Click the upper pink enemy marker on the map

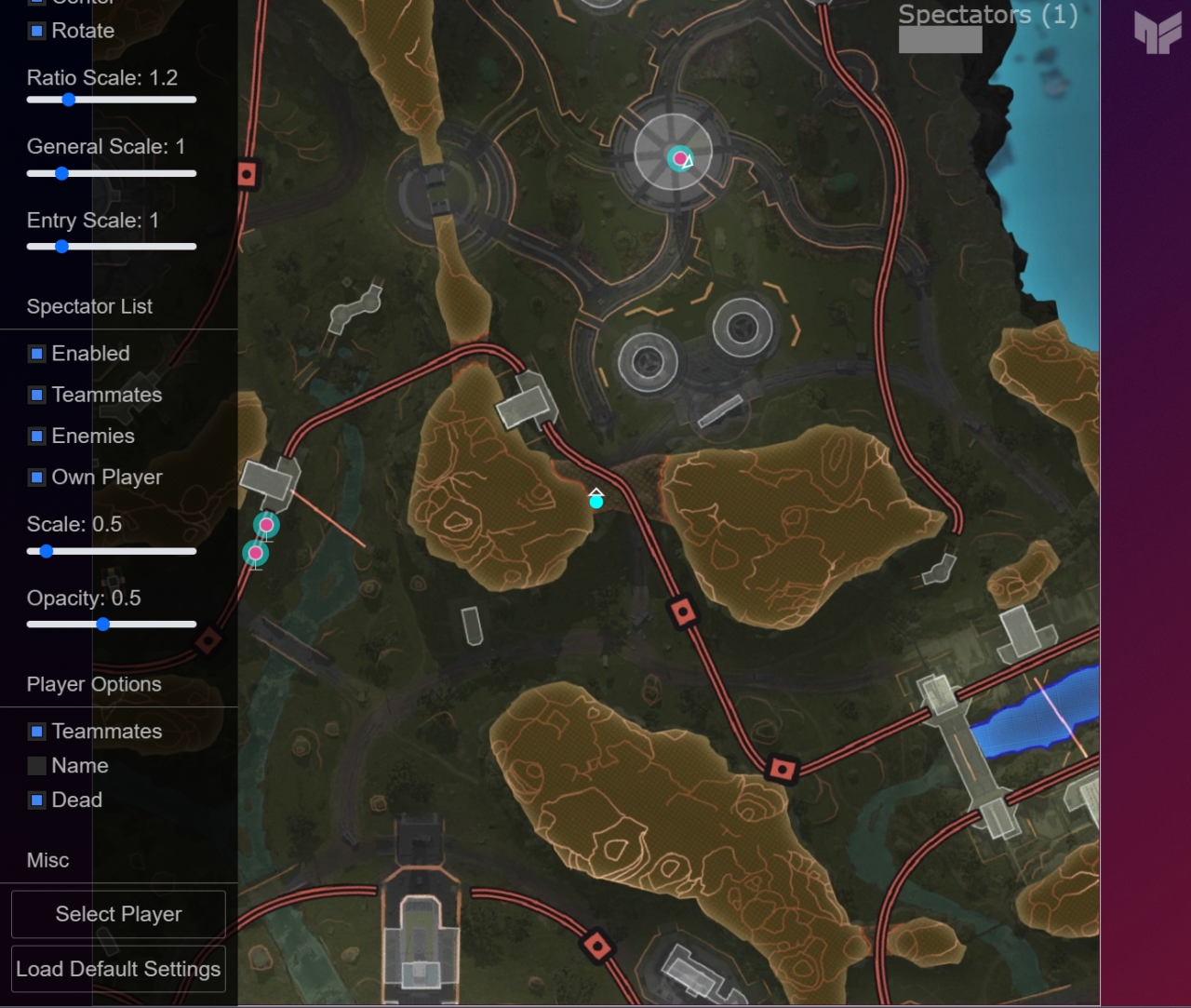[266, 525]
